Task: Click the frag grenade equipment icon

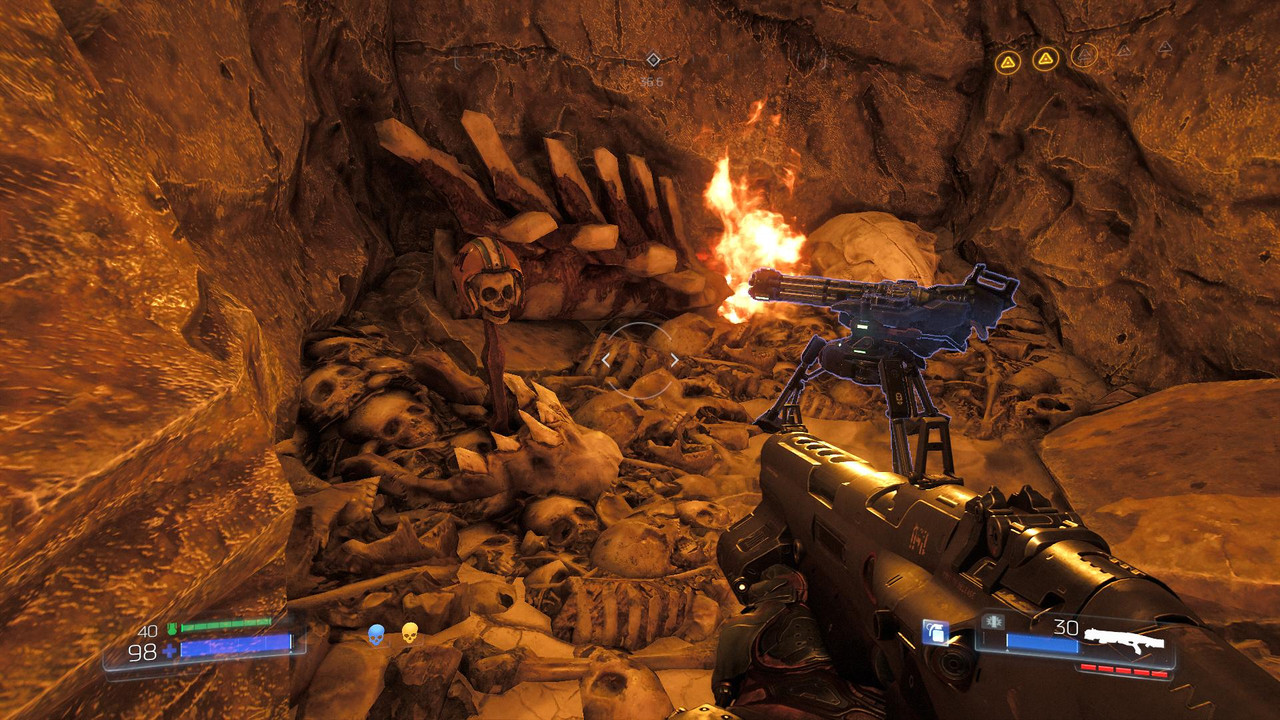Action: (935, 632)
